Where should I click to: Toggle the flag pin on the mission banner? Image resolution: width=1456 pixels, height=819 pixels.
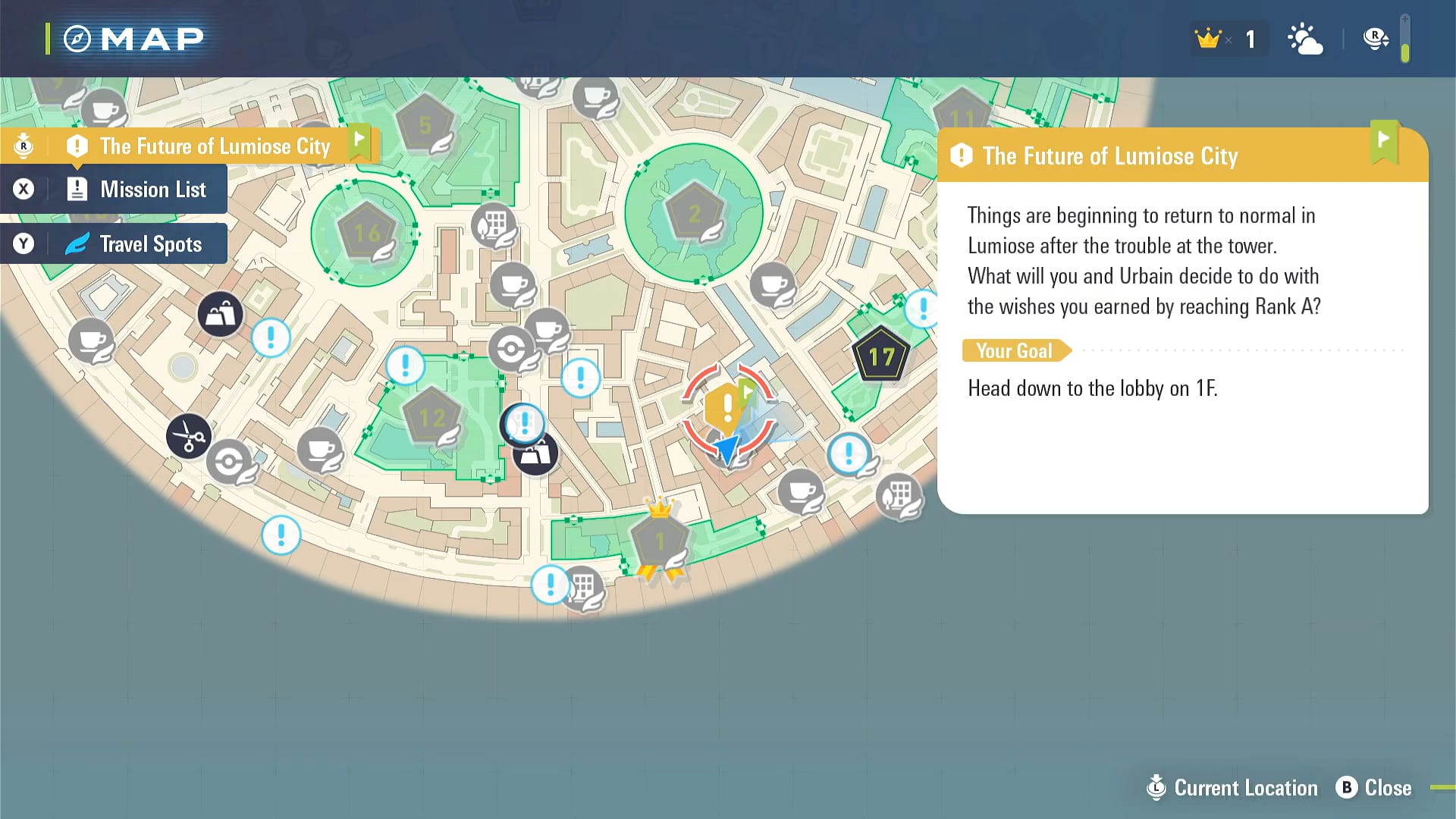(359, 141)
